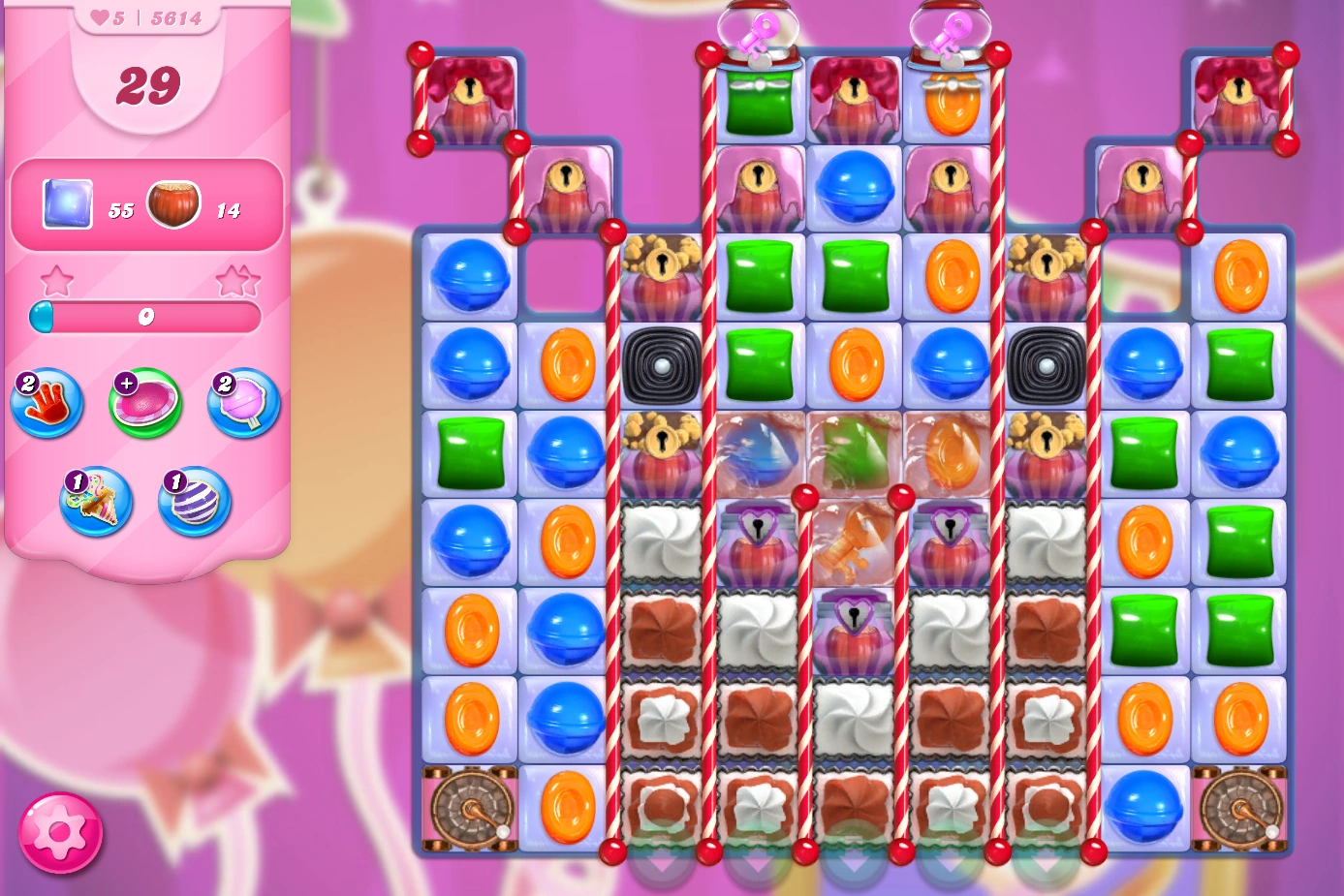Click the right gumball machine key dispenser
1344x896 pixels.
coord(951,29)
